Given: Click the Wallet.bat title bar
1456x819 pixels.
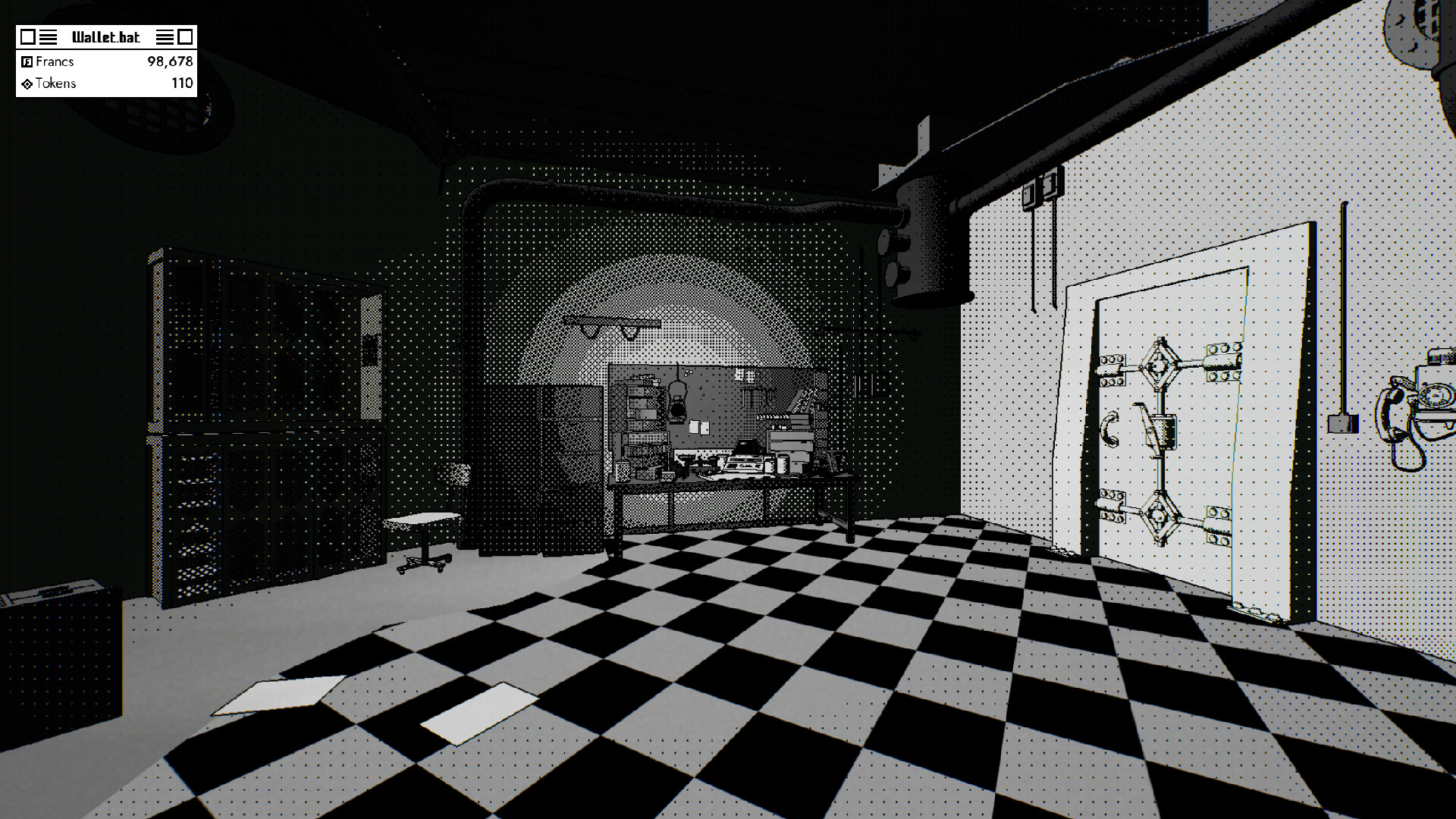Looking at the screenshot, I should tap(106, 36).
